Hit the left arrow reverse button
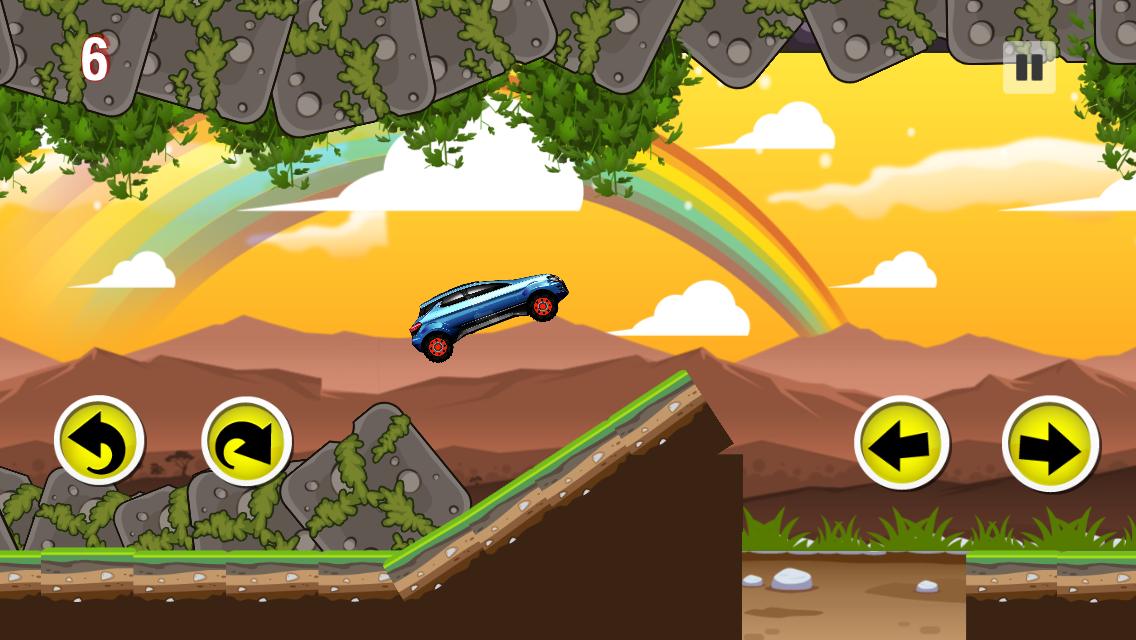Image resolution: width=1136 pixels, height=640 pixels. [x=901, y=443]
